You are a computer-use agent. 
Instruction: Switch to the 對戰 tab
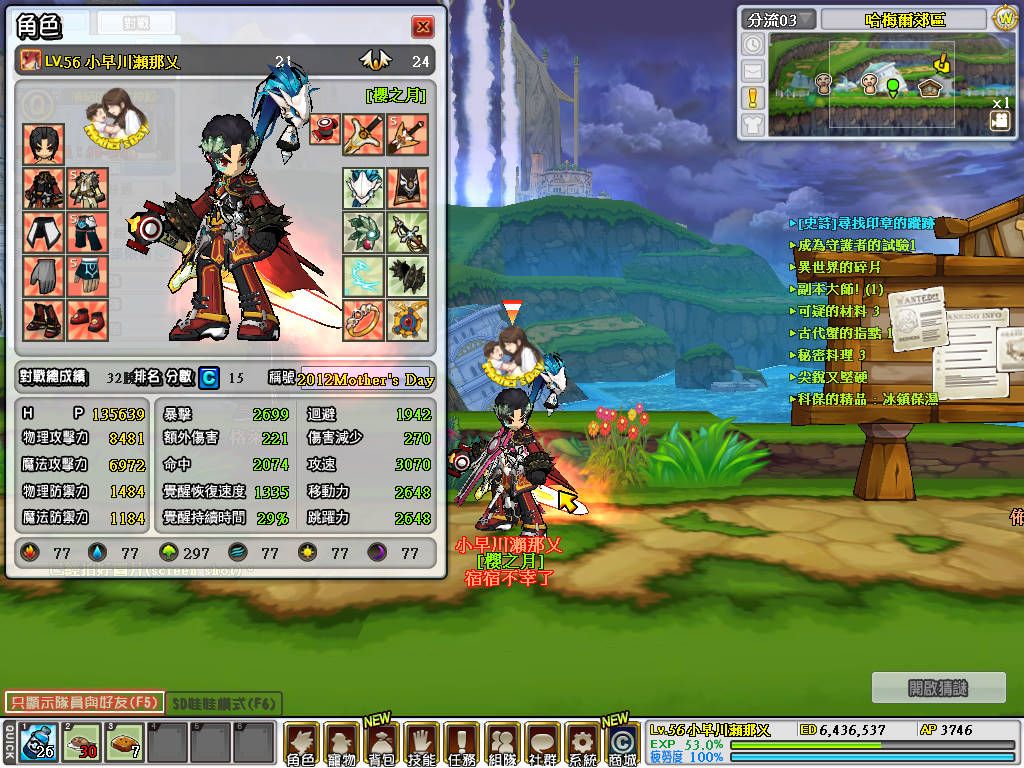[x=135, y=22]
